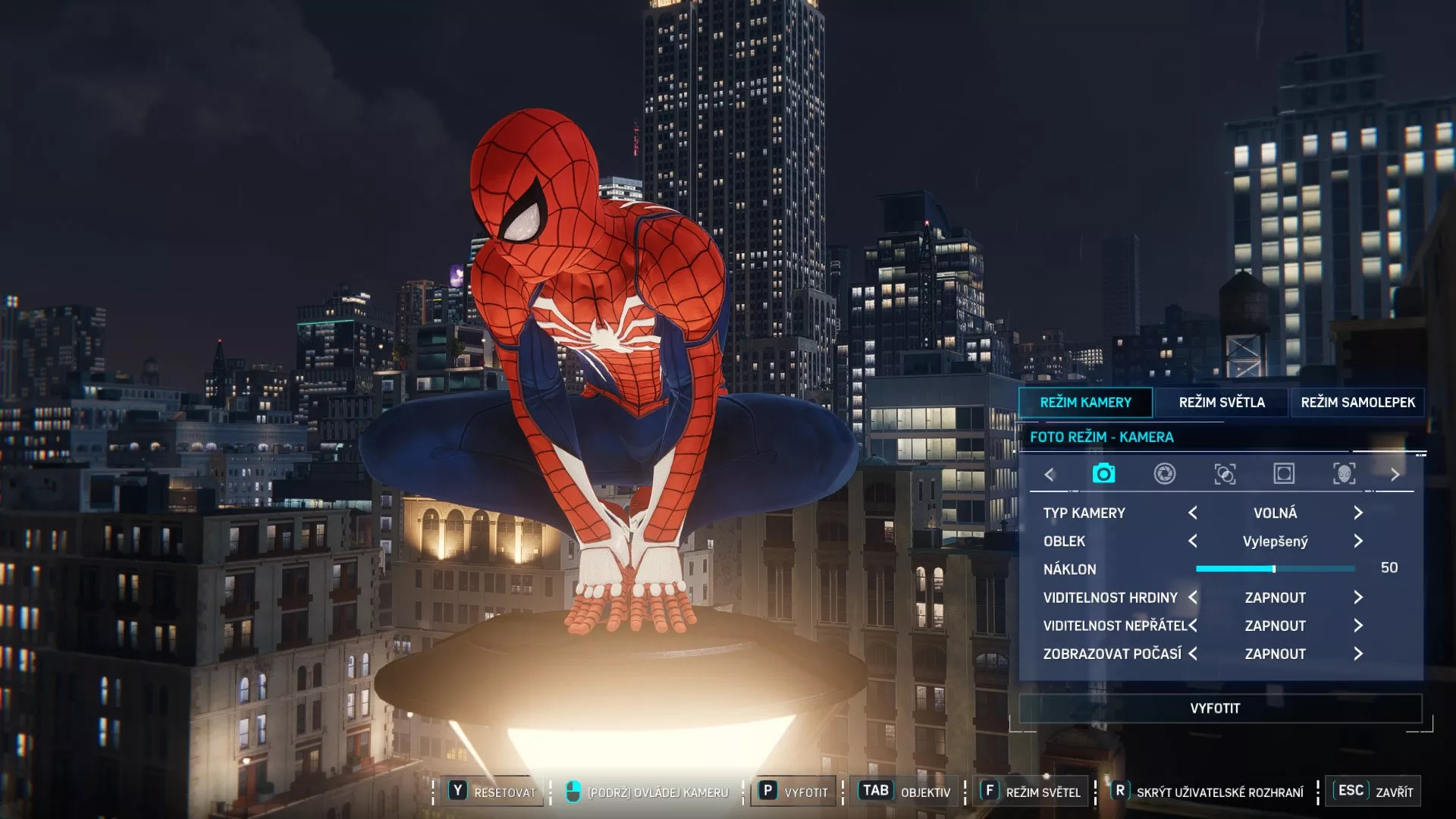Change OBLEK using the left chevron
Screen dimensions: 1456x819
pos(1192,541)
